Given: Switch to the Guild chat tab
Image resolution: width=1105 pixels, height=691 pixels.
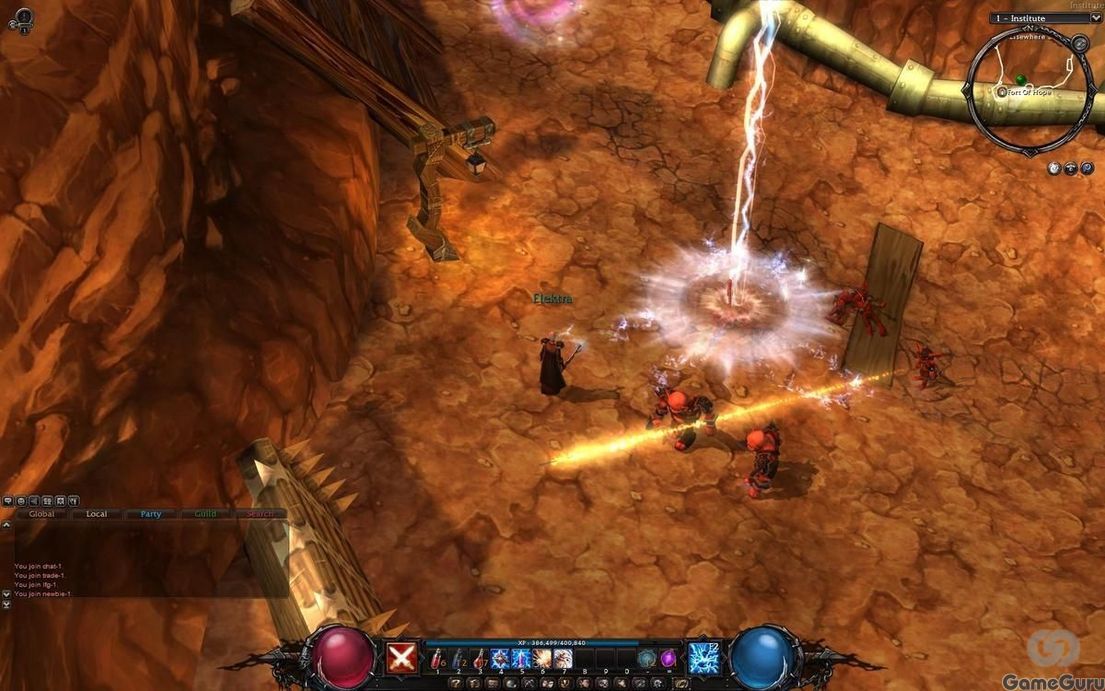Looking at the screenshot, I should click(205, 514).
